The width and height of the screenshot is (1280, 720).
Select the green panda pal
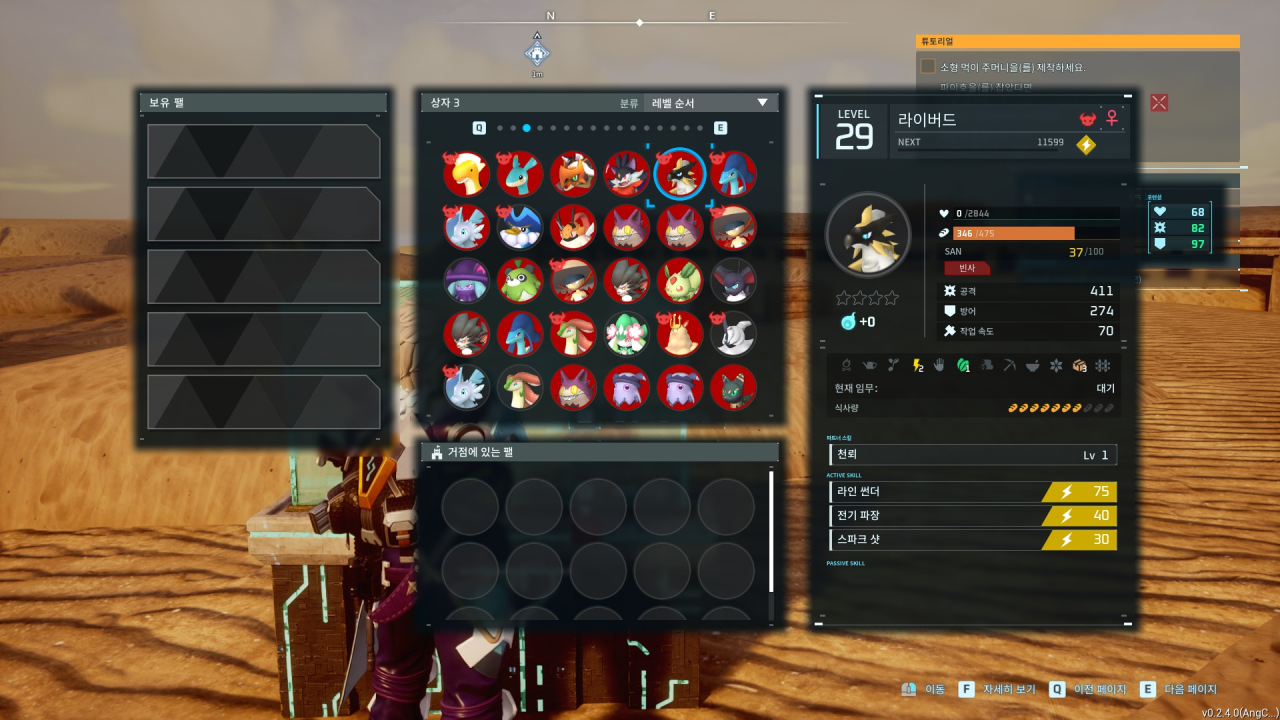pyautogui.click(x=520, y=281)
